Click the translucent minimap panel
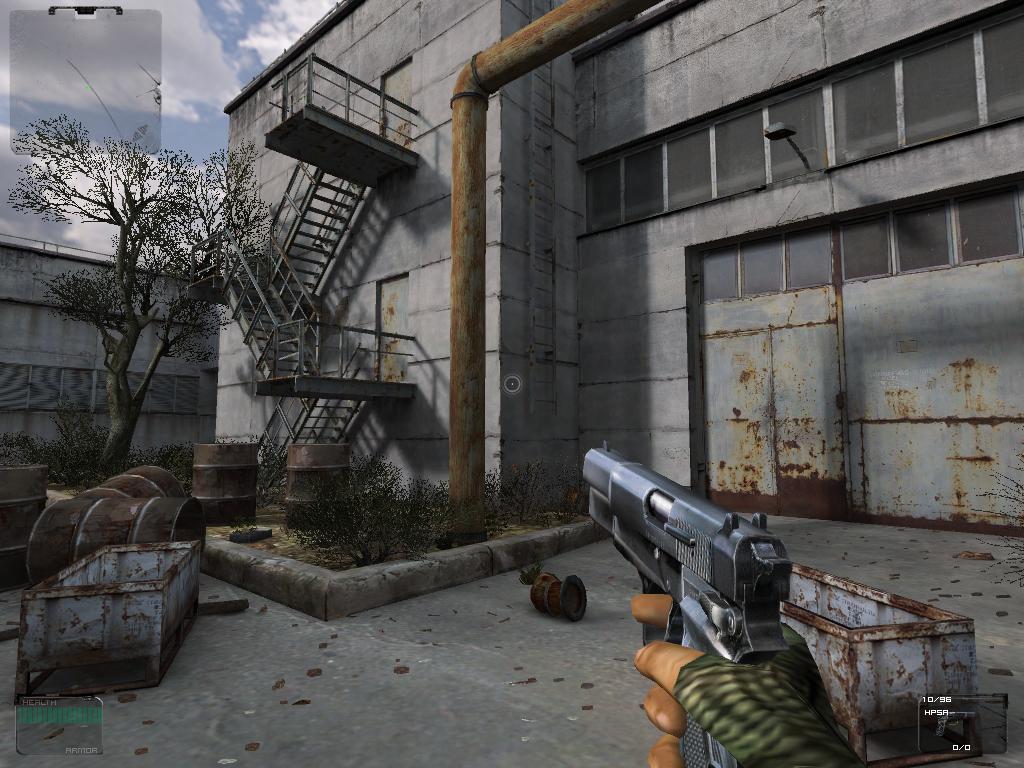The width and height of the screenshot is (1024, 768). (x=86, y=82)
